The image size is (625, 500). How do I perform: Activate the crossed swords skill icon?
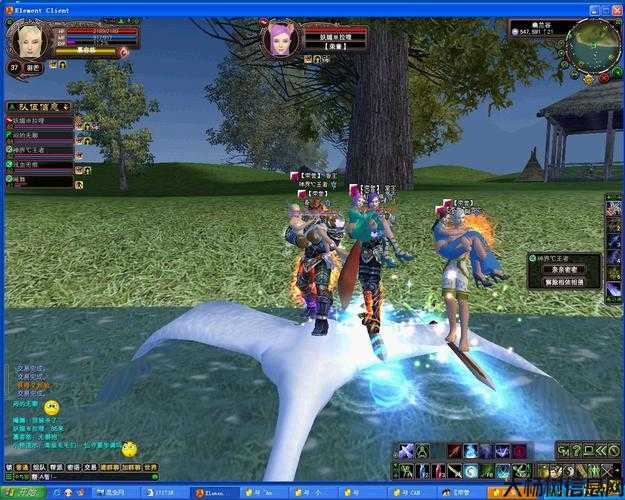407,452
